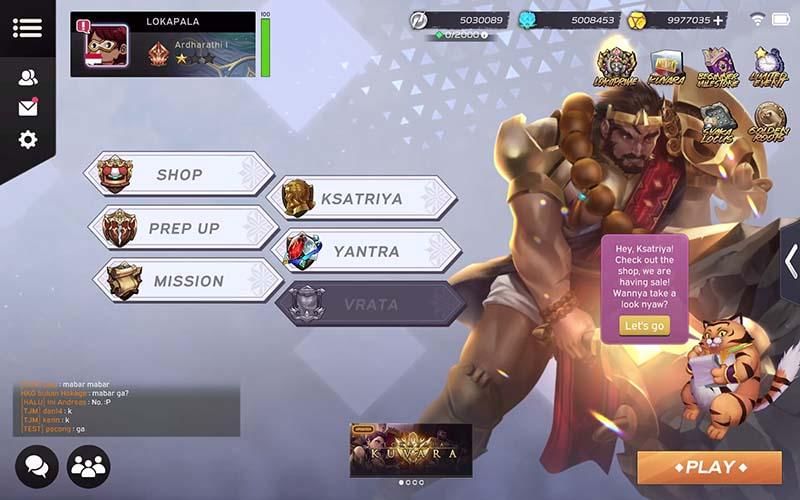Open the chat speech-bubble button
800x500 pixels.
(x=36, y=466)
